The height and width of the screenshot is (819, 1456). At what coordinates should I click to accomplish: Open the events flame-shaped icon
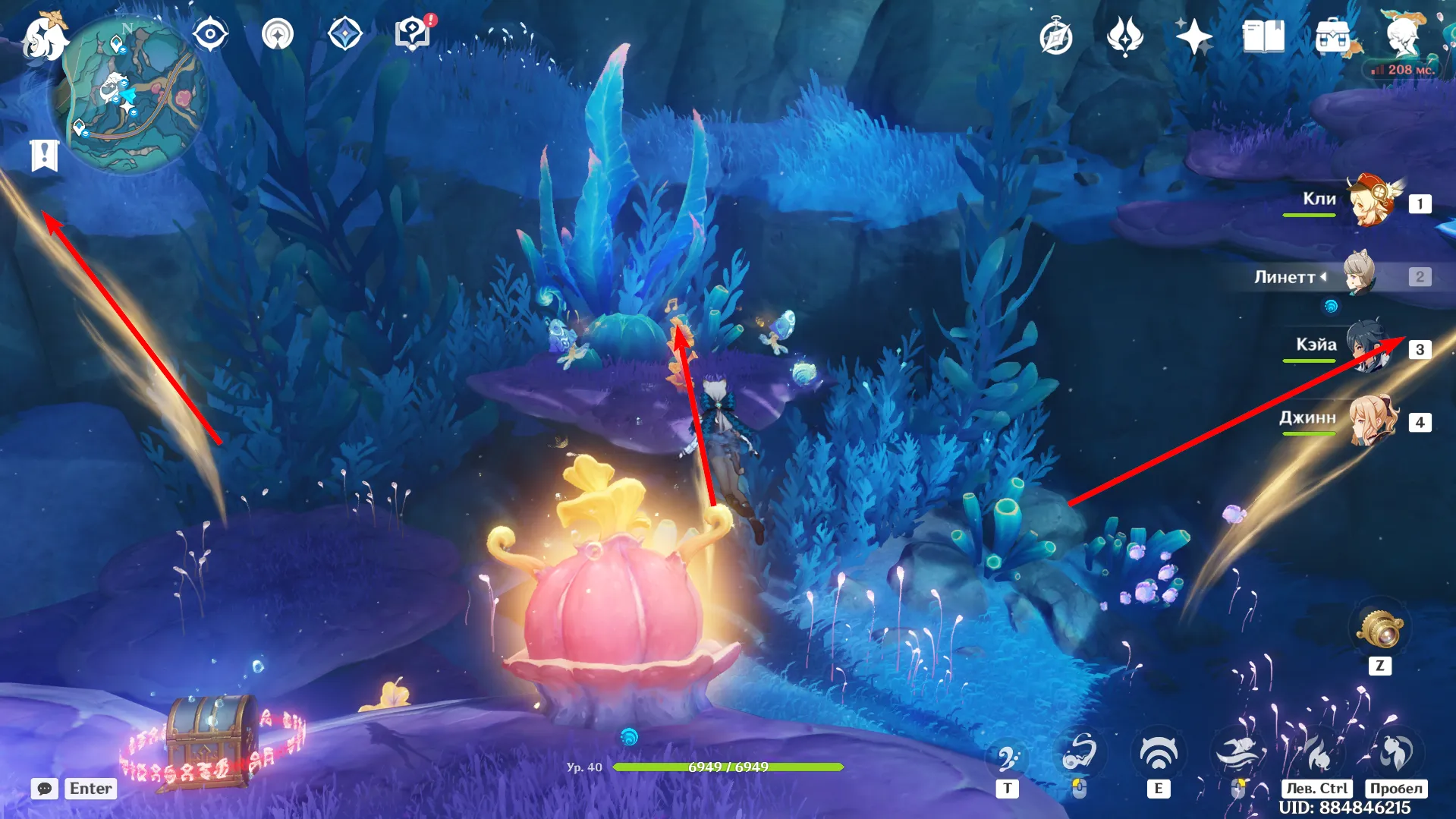pyautogui.click(x=1124, y=36)
